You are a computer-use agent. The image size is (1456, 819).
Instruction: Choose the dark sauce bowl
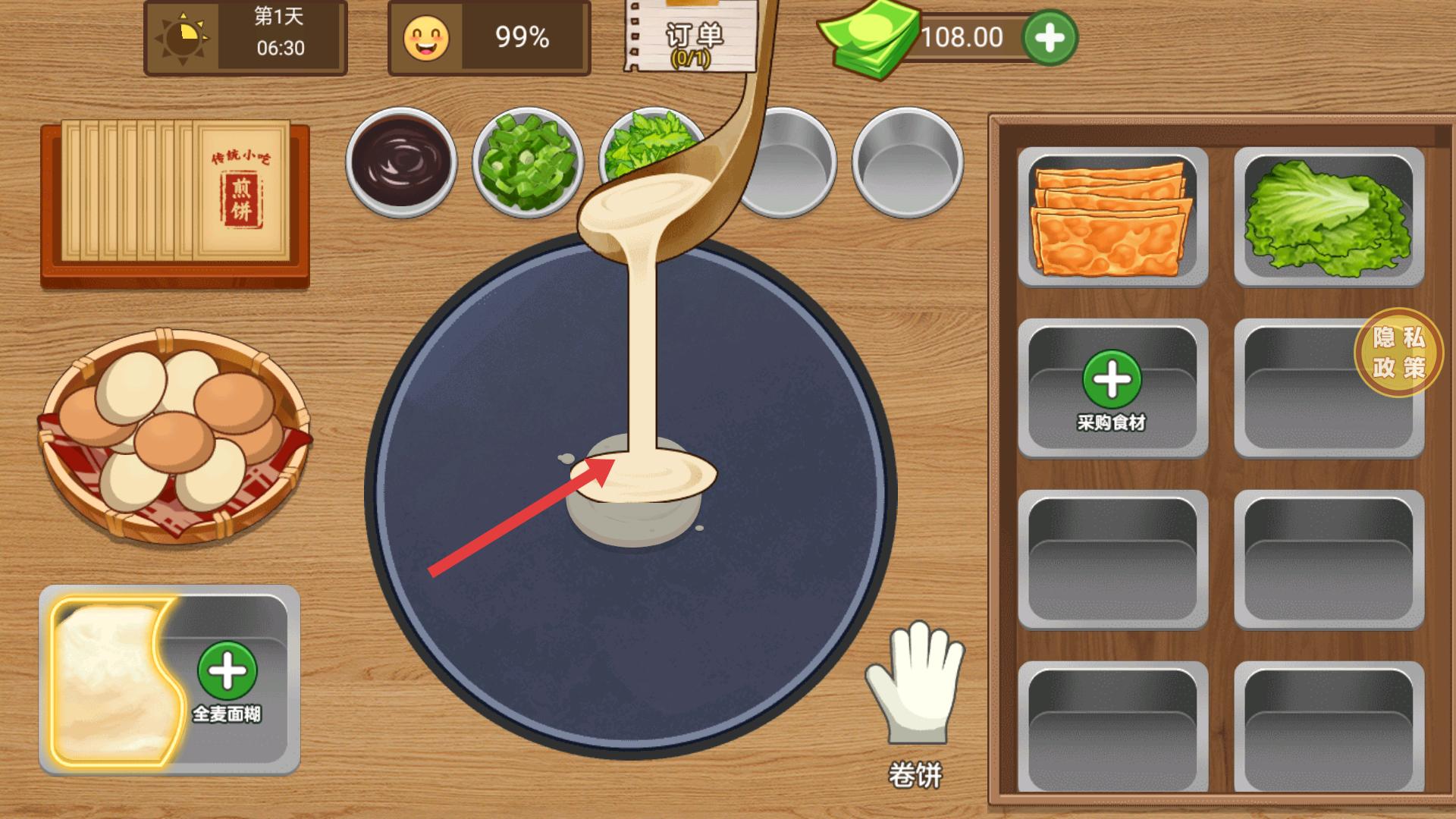pos(400,162)
